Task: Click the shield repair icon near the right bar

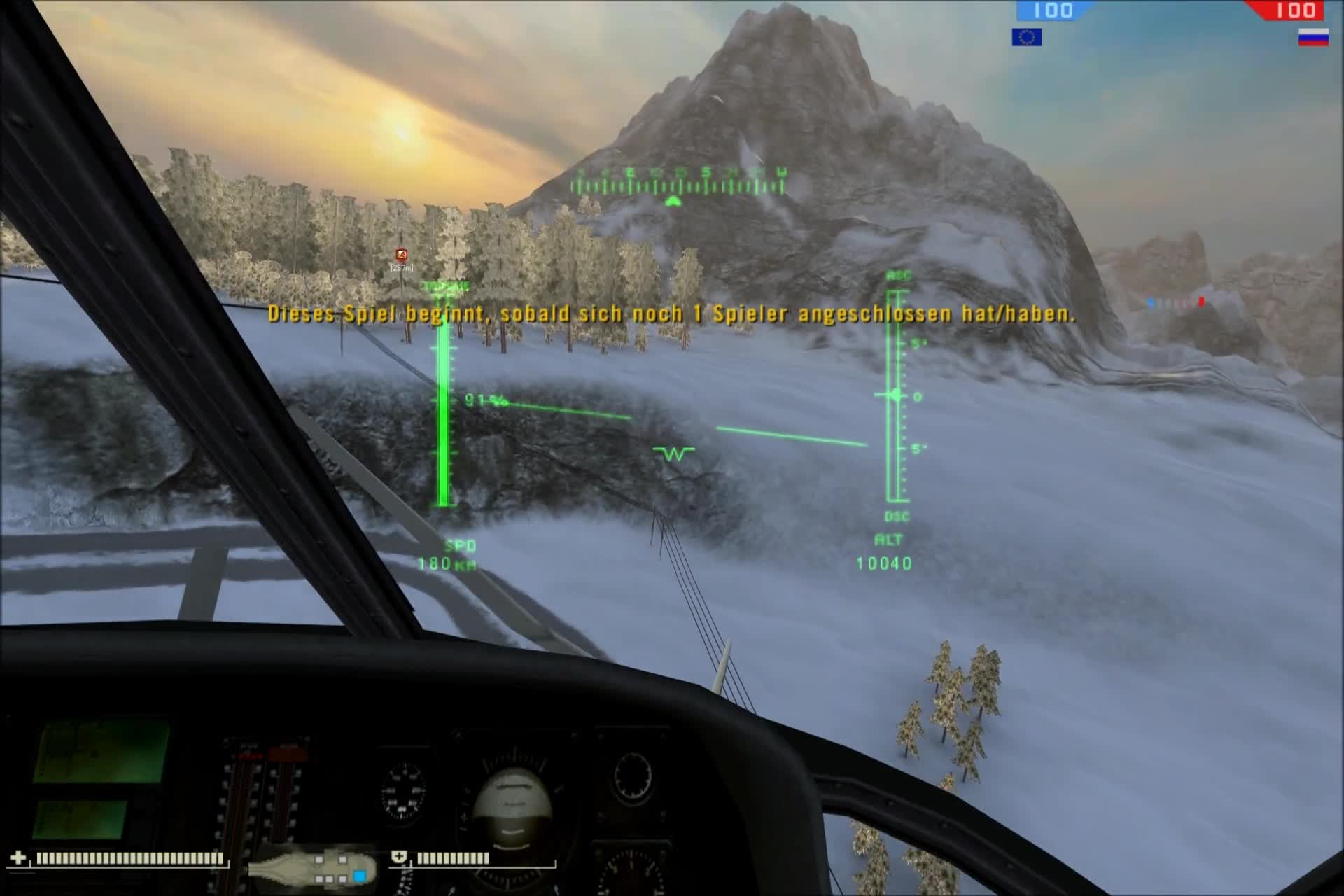Action: tap(399, 856)
